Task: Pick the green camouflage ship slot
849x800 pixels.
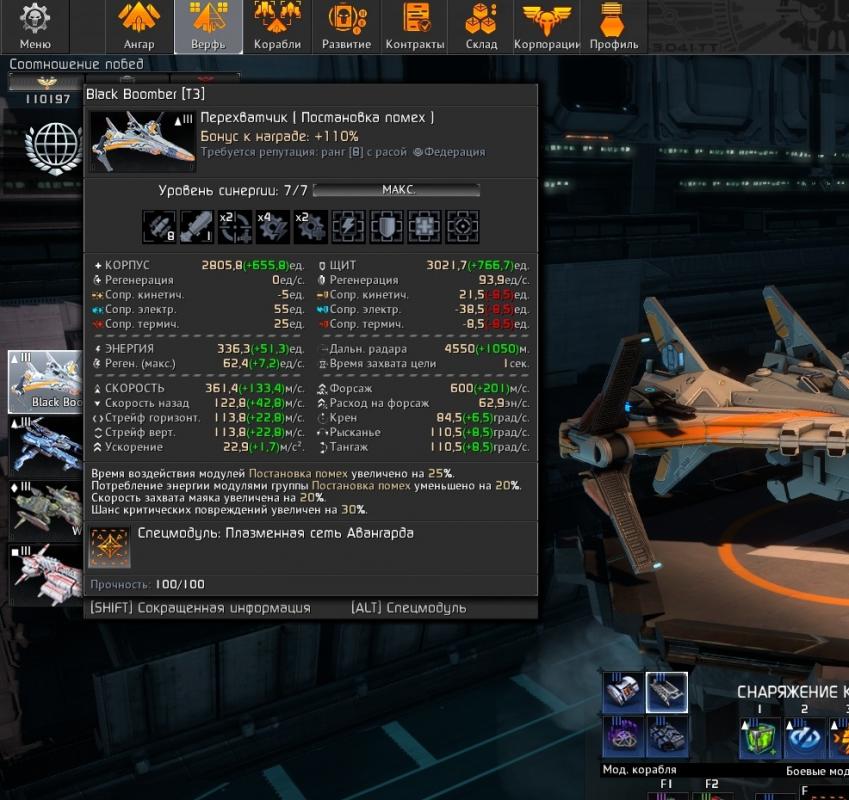Action: point(45,510)
